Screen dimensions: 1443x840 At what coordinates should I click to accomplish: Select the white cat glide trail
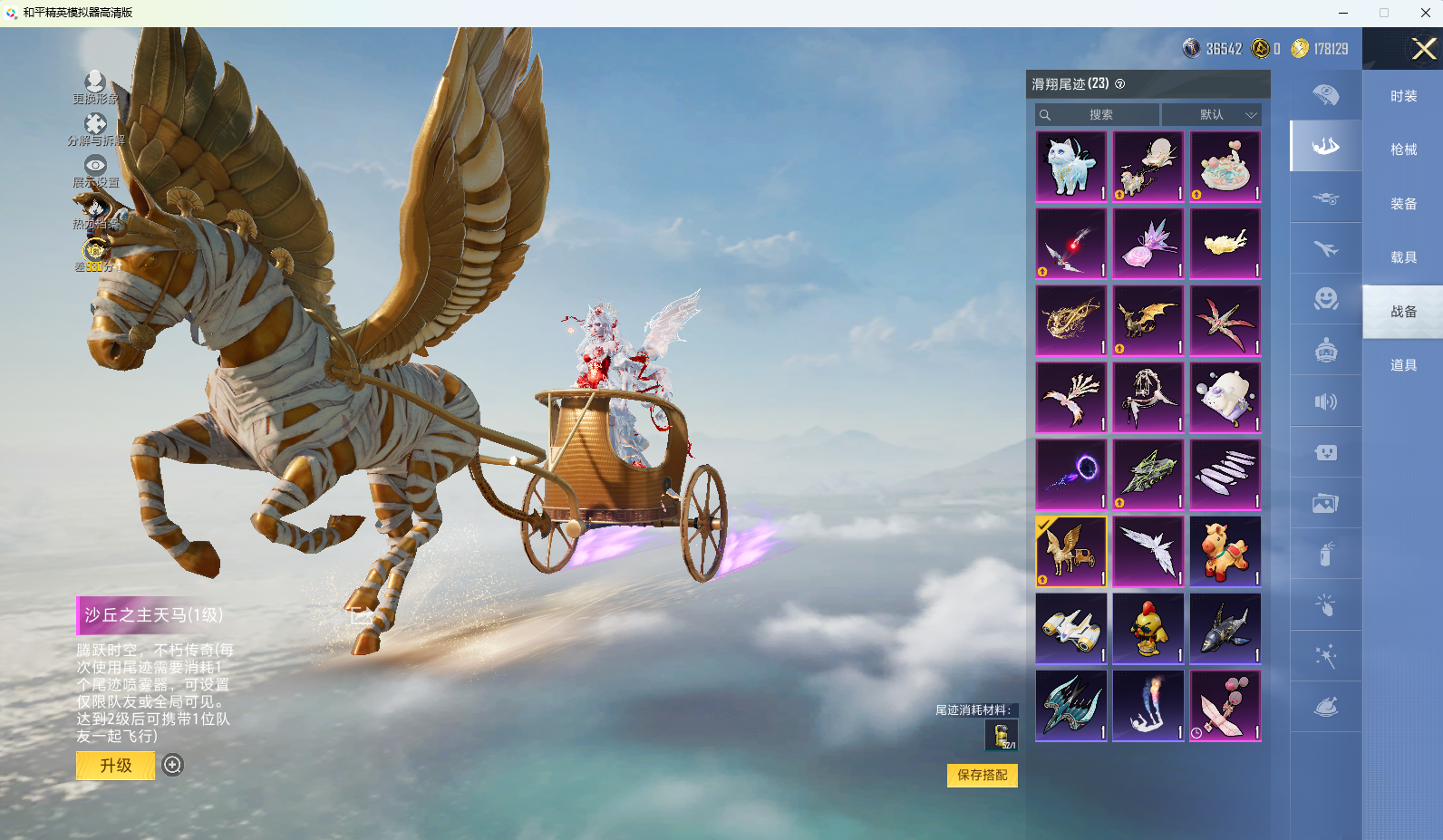[x=1071, y=167]
